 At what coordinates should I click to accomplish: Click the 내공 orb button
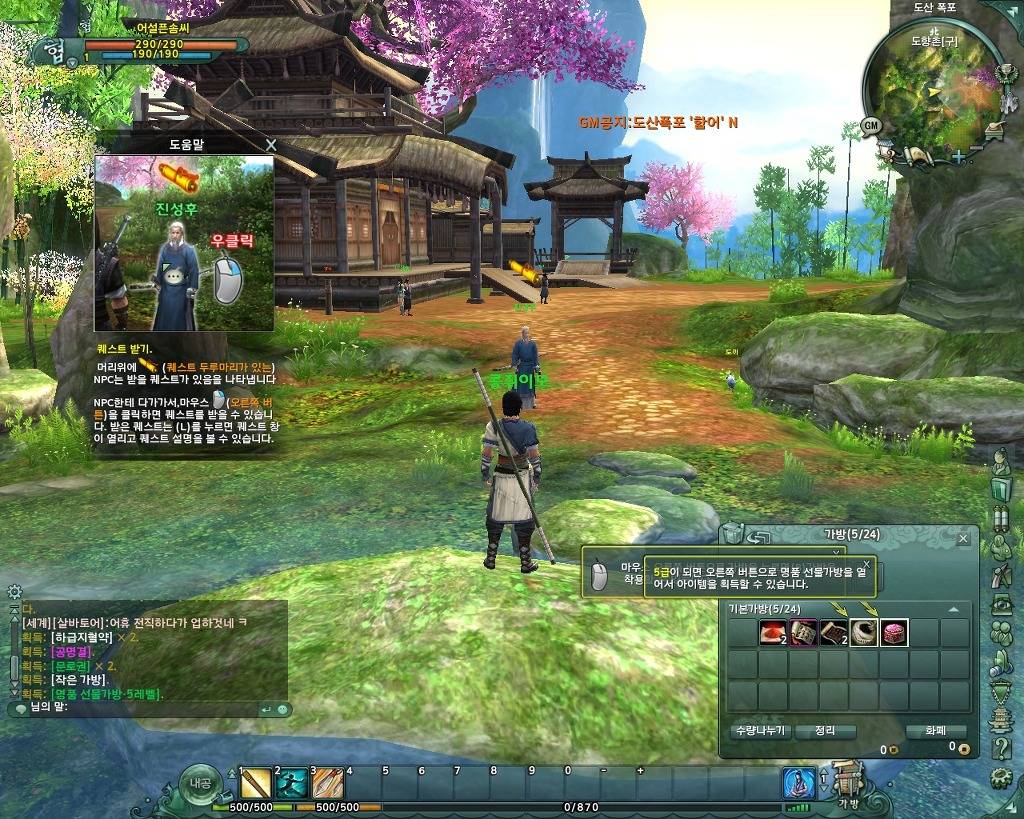200,784
